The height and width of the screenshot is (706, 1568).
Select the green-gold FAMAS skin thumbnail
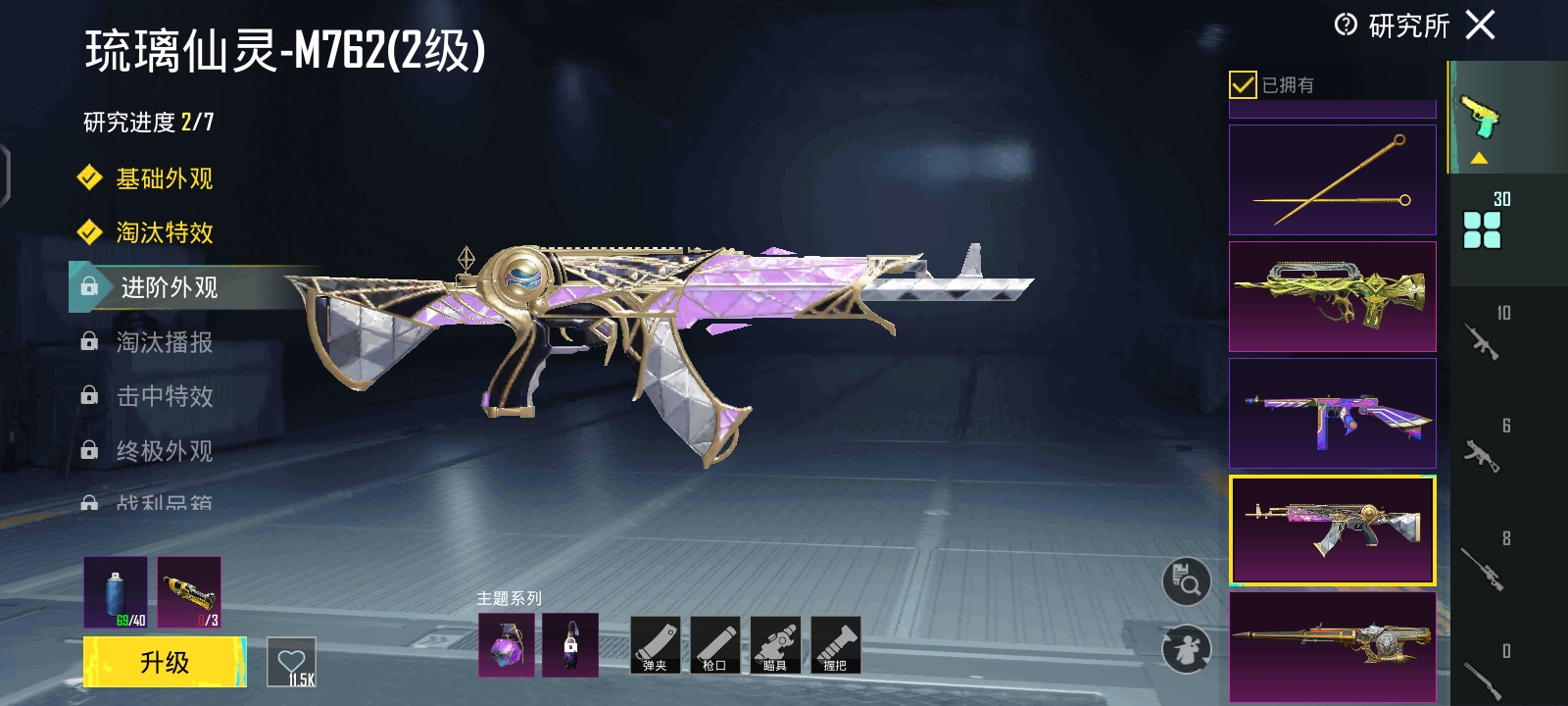tap(1332, 296)
